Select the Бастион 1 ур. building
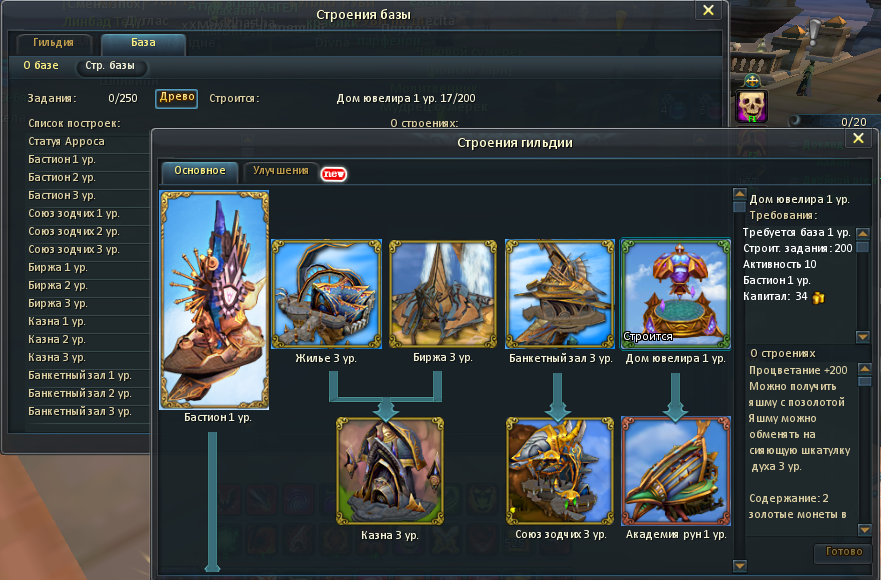 [214, 300]
